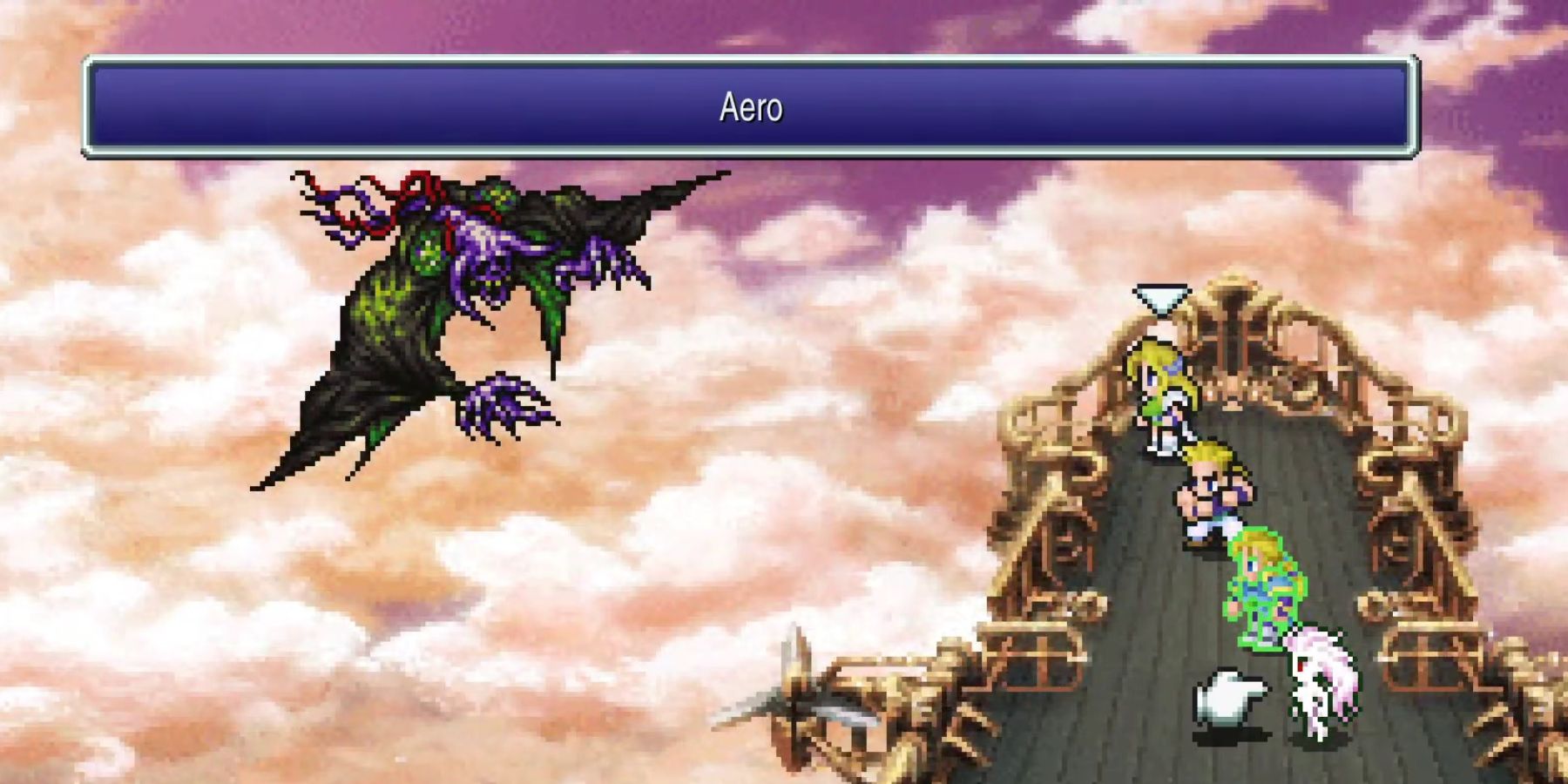Click the word Aero in the banner

[752, 106]
